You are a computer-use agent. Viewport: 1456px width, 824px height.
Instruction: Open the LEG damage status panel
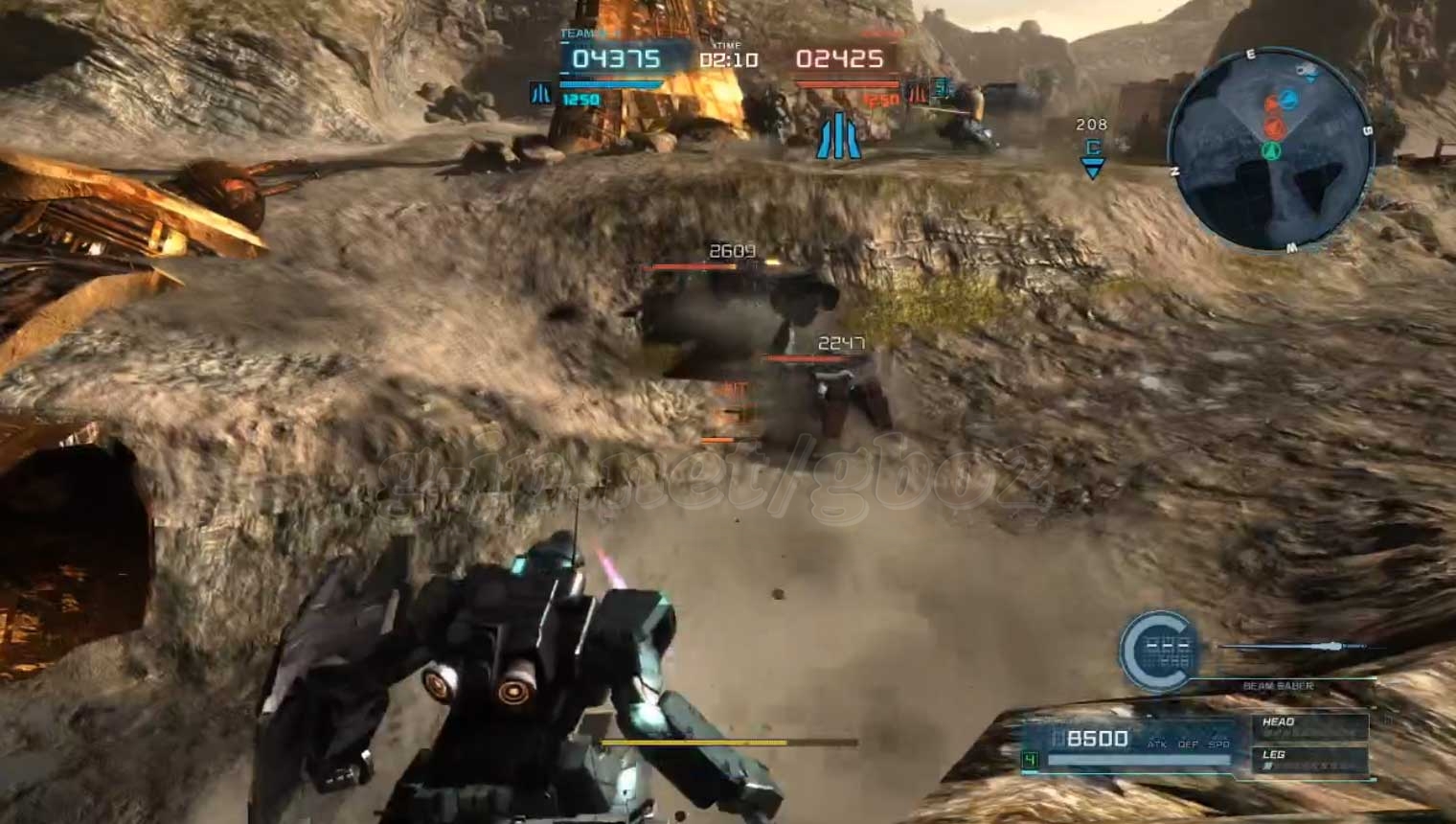coord(1308,759)
